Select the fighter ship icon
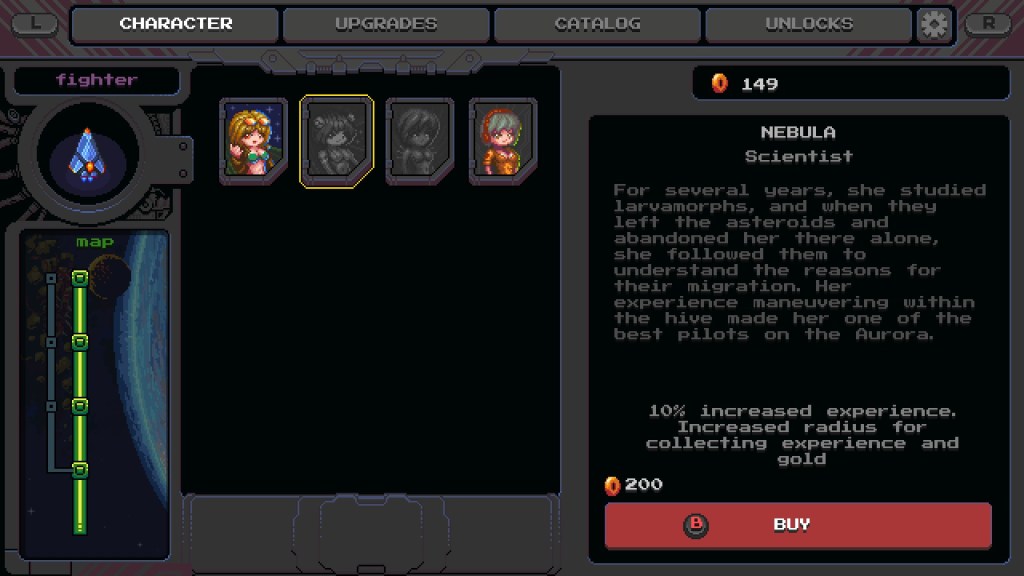The image size is (1024, 576). 87,155
